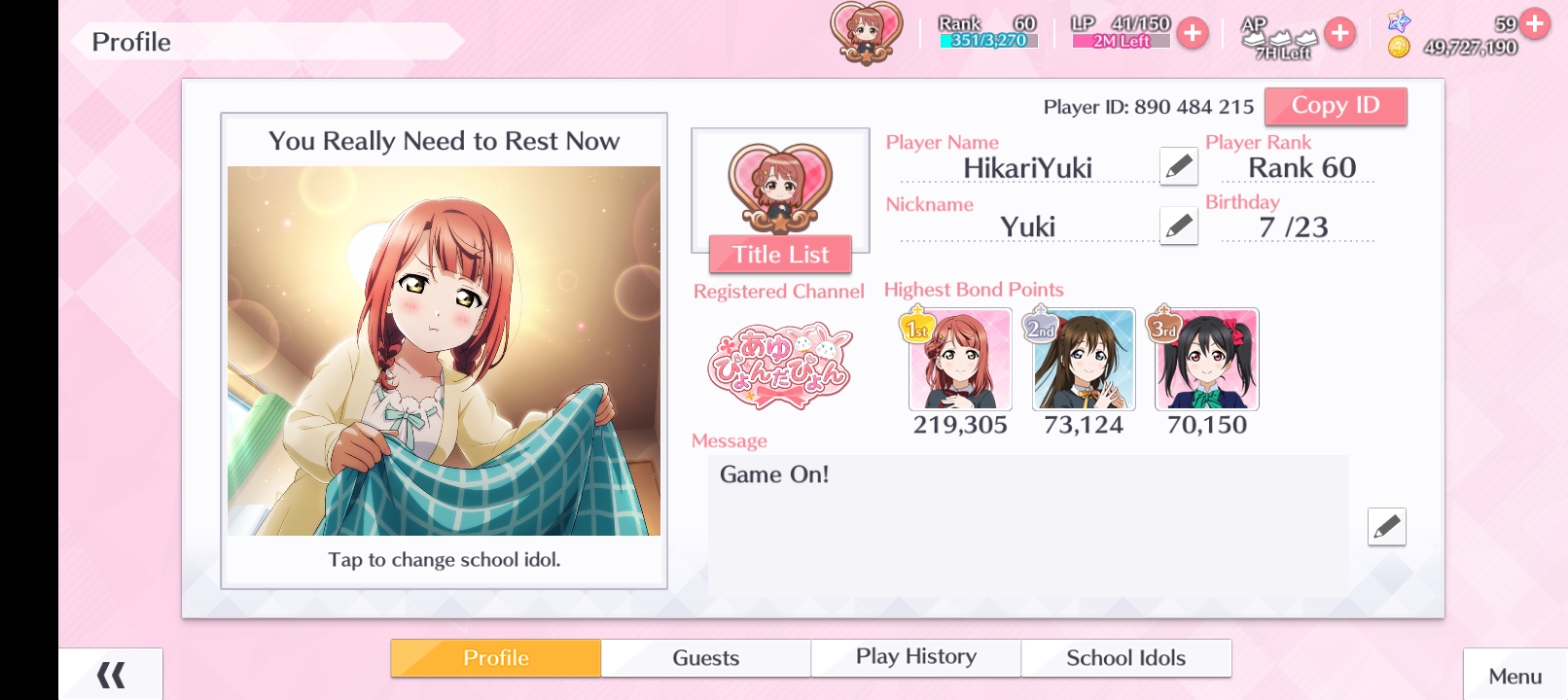
Task: Refill AP using the plus button
Action: 1339,33
